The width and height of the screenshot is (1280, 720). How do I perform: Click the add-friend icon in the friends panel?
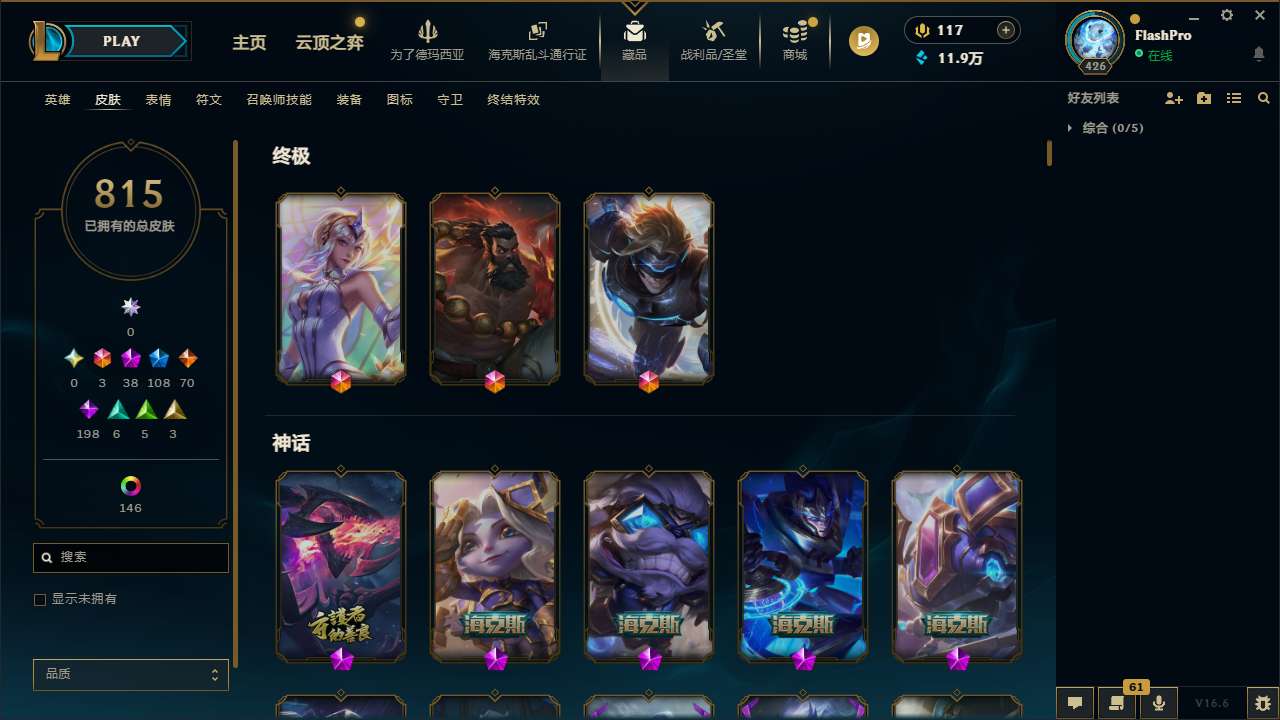click(1173, 98)
